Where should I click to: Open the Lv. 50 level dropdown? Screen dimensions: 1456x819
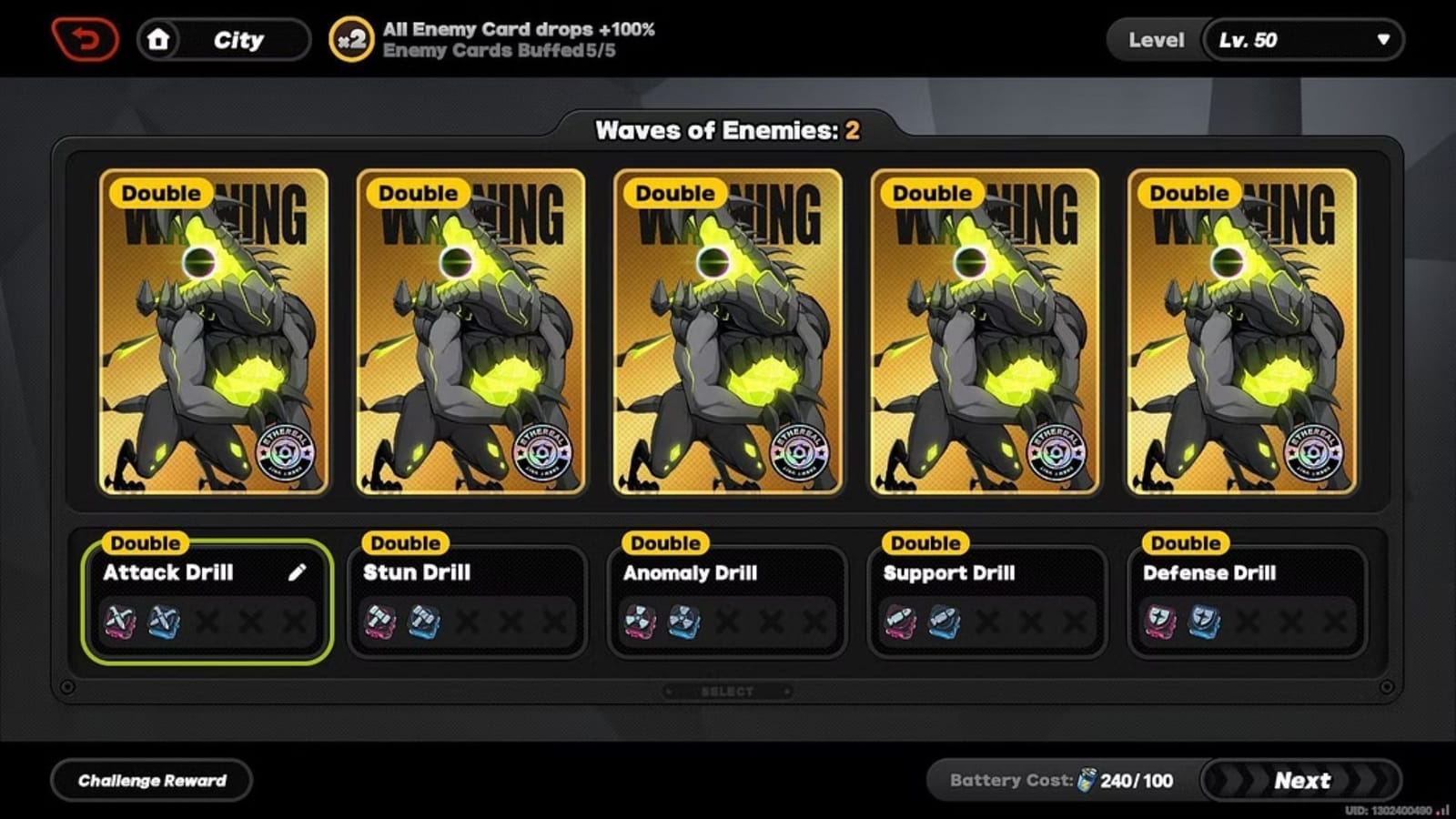[1303, 39]
